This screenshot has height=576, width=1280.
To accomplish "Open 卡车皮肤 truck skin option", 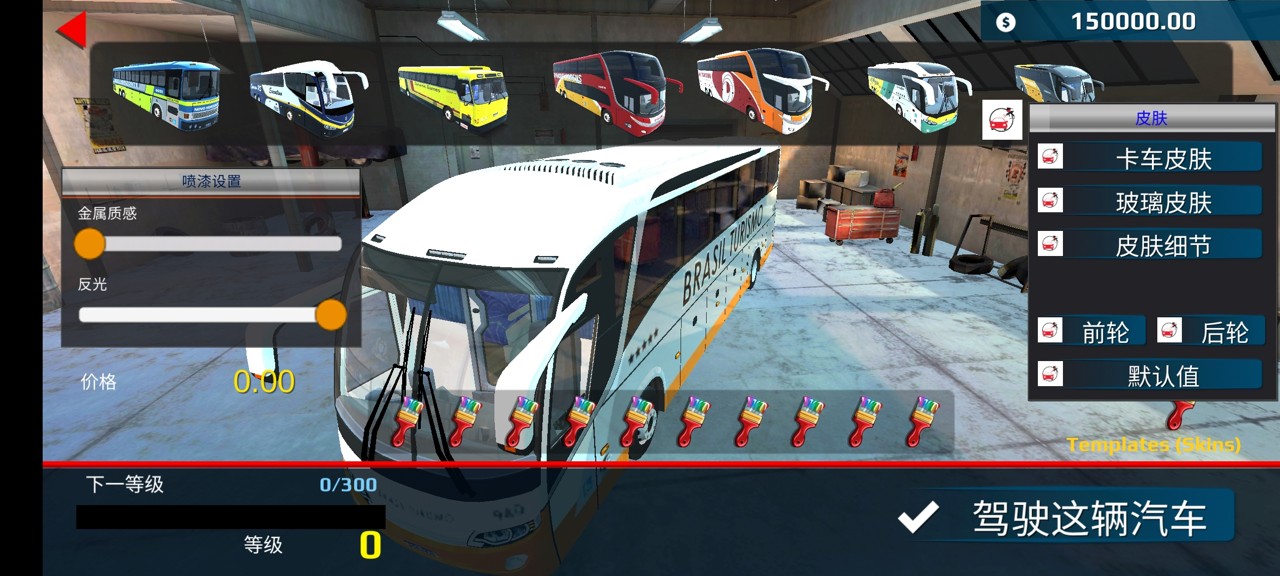I will point(1163,157).
